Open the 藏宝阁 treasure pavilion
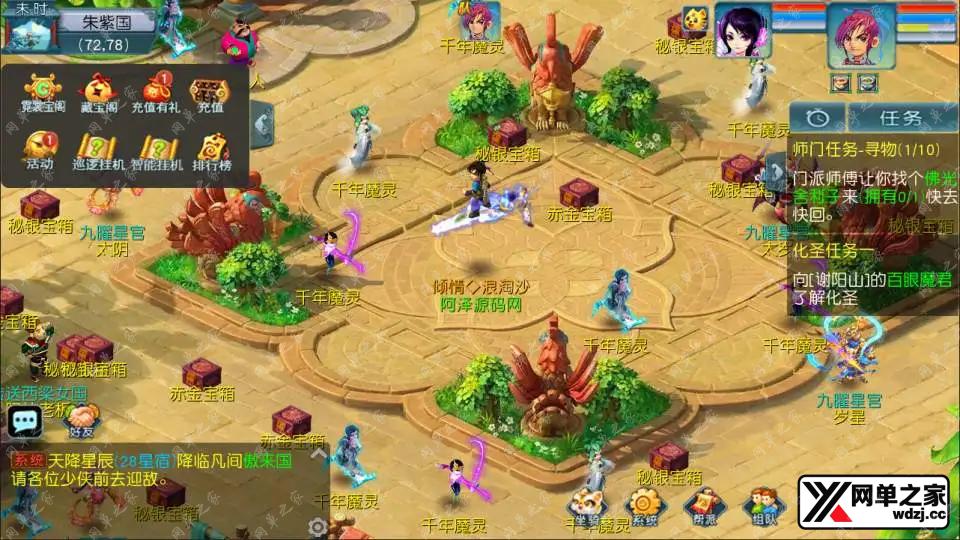 (97, 94)
